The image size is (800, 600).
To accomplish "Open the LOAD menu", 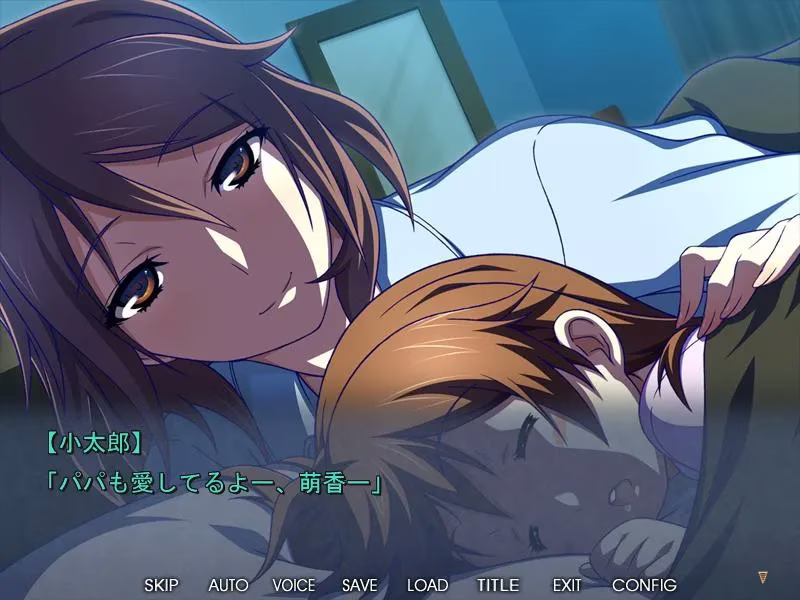I will 427,585.
